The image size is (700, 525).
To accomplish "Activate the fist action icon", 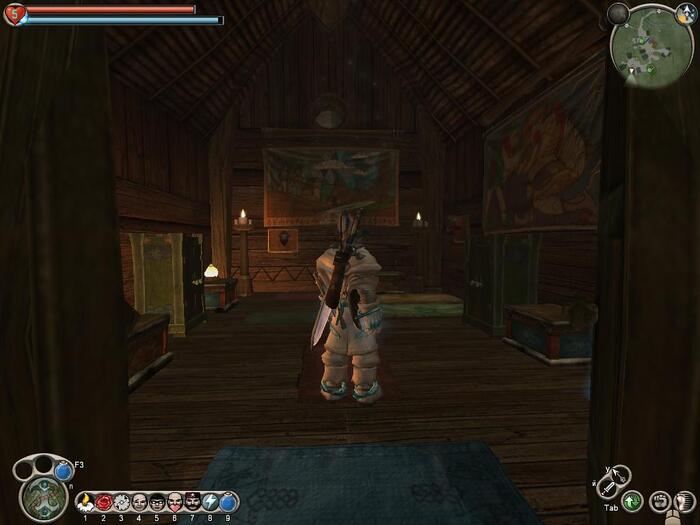I will coord(659,501).
